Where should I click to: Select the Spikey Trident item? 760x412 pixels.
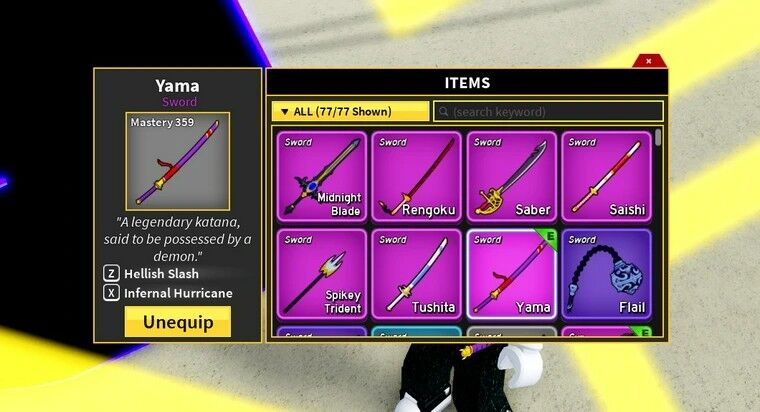coord(321,274)
